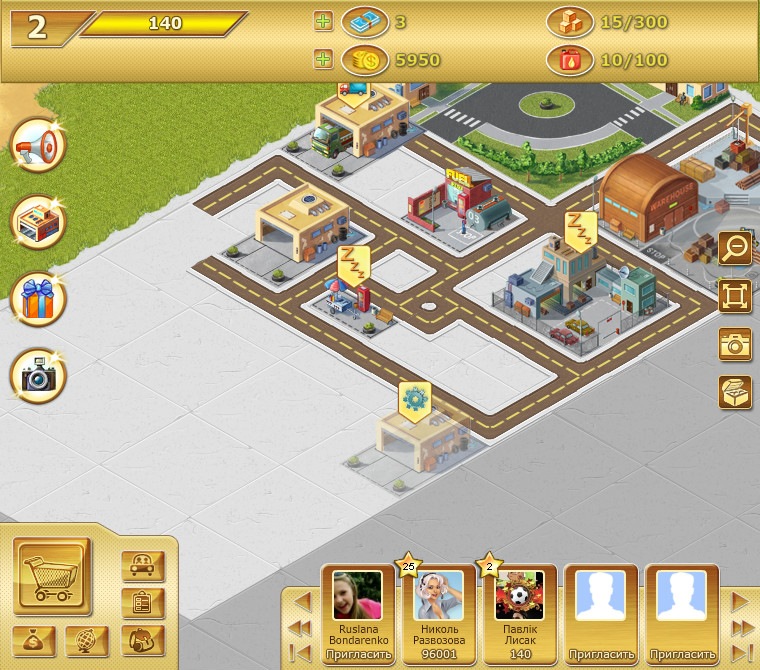Open the clipboard task list

click(143, 603)
